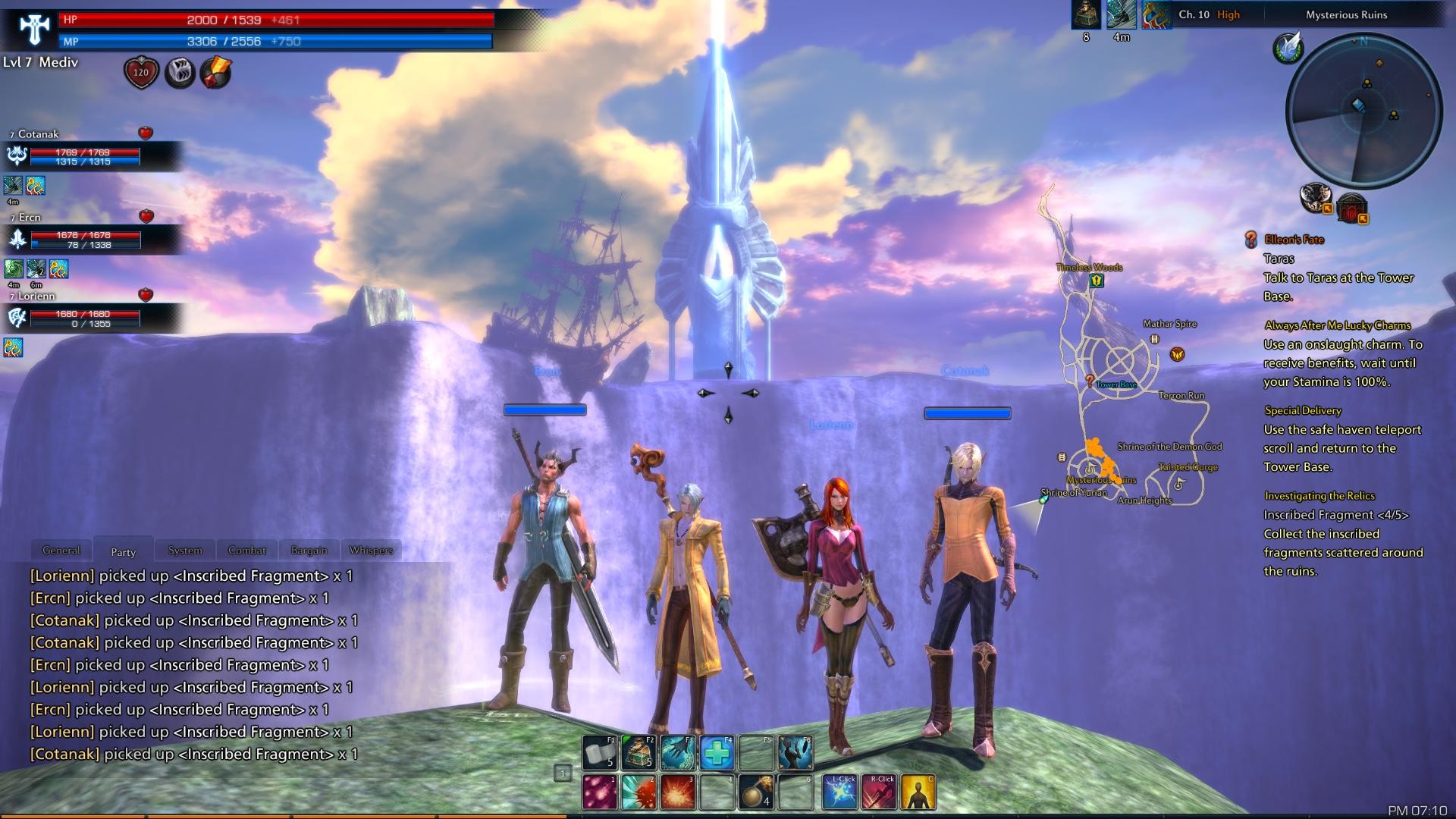Activate the green cross heal skill

coord(717,752)
